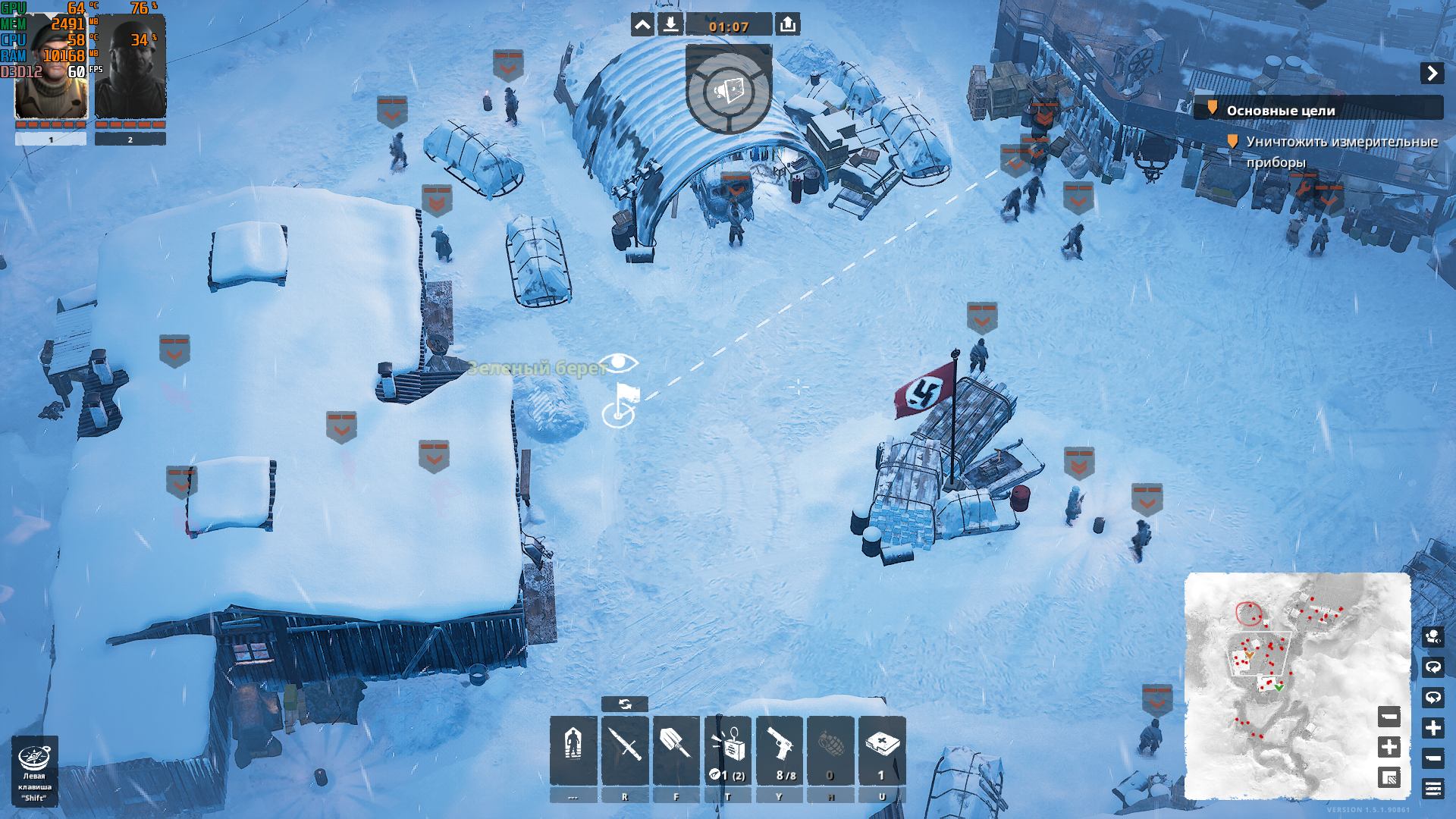Image resolution: width=1456 pixels, height=819 pixels.
Task: Click the swap arrows button above the hotbar
Action: point(625,704)
